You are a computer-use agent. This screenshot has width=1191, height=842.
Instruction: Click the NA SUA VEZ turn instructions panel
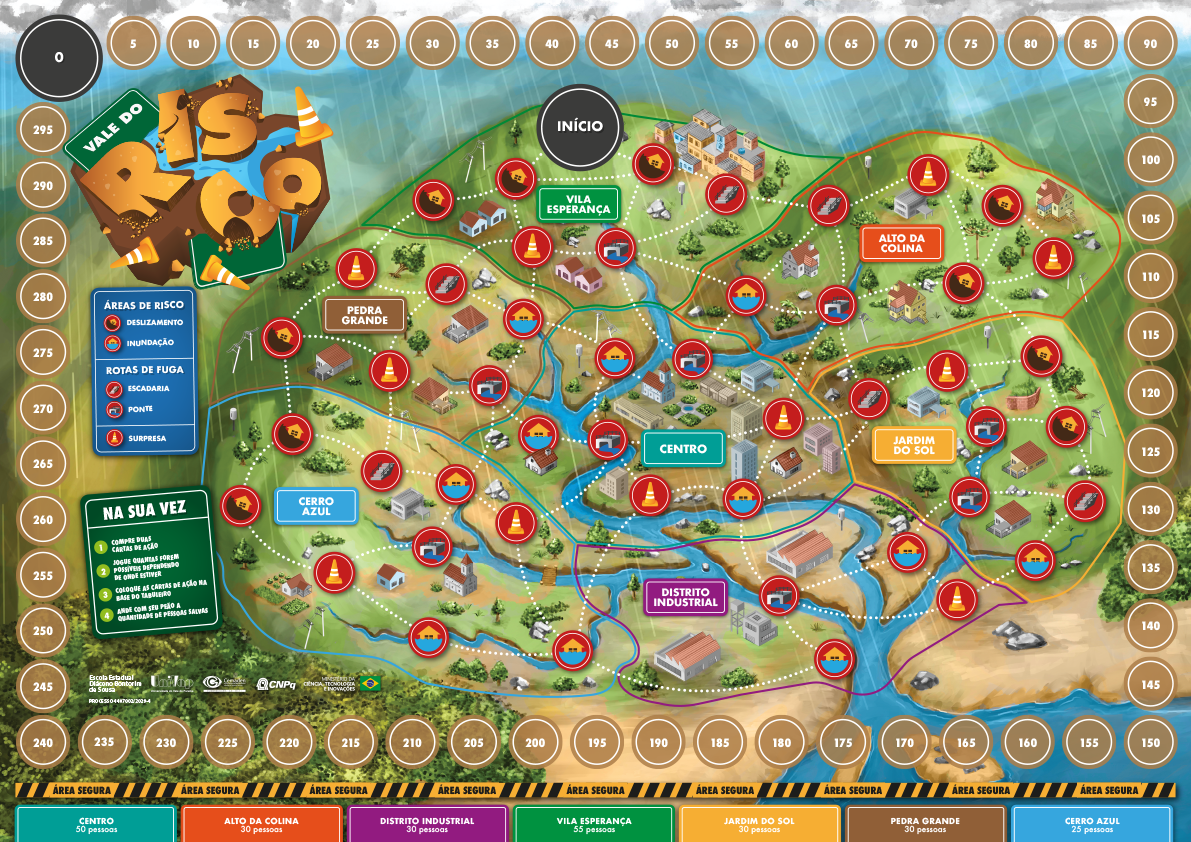pos(150,560)
